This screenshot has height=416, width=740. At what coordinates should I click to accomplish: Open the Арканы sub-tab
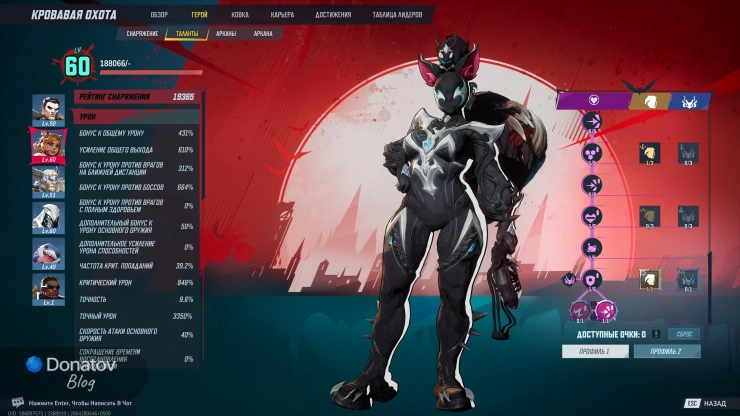click(226, 34)
